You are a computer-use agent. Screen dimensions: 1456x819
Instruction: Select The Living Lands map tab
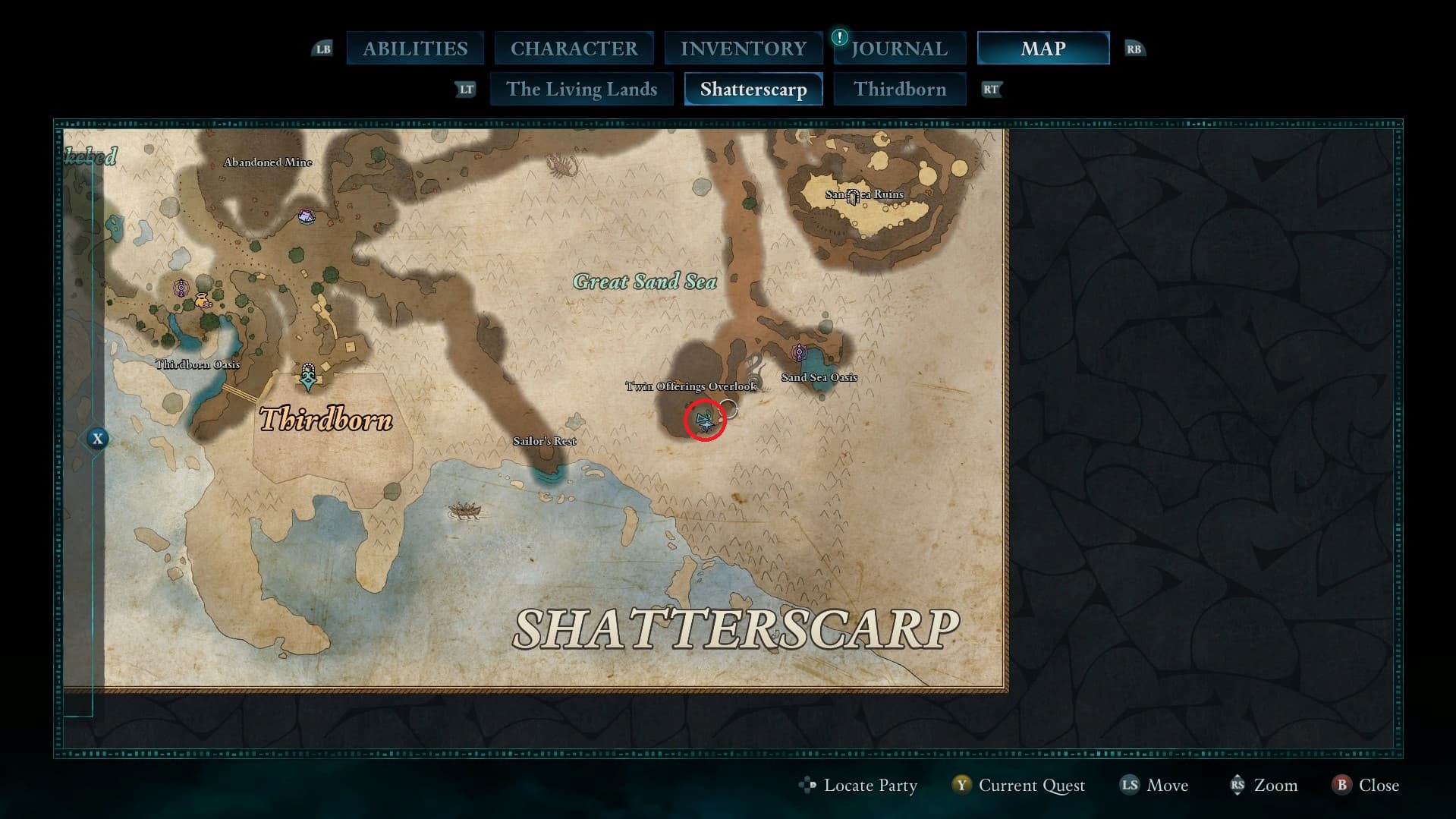point(581,89)
